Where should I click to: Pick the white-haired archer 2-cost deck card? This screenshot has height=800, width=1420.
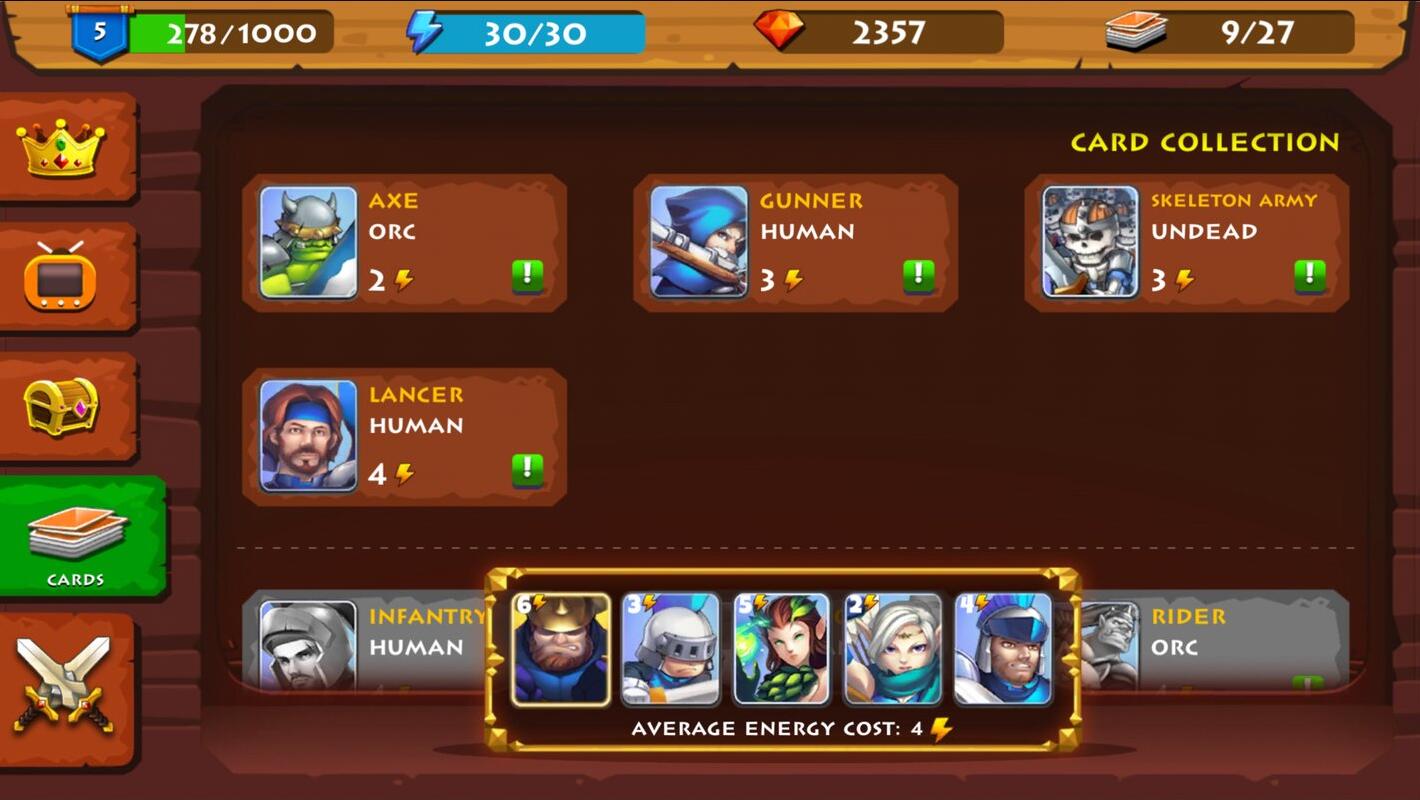pos(893,649)
